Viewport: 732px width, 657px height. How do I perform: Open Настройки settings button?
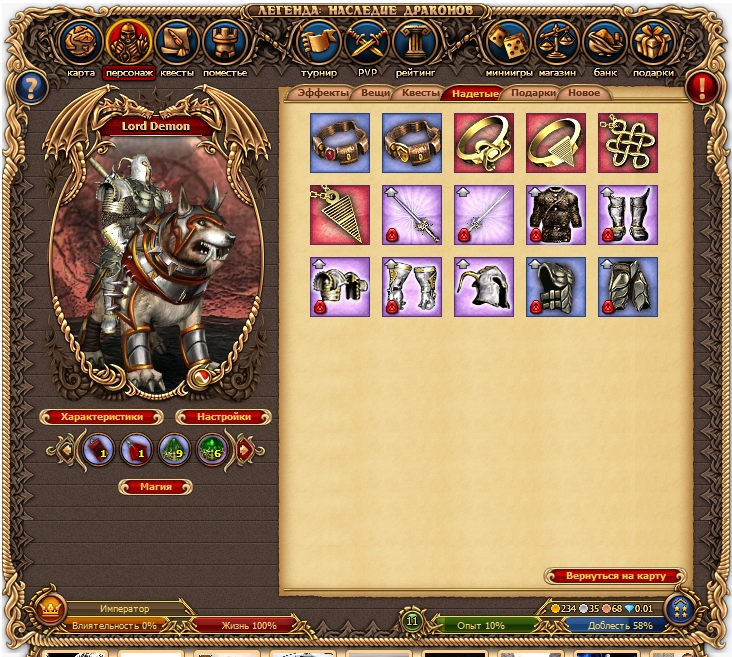(x=225, y=417)
